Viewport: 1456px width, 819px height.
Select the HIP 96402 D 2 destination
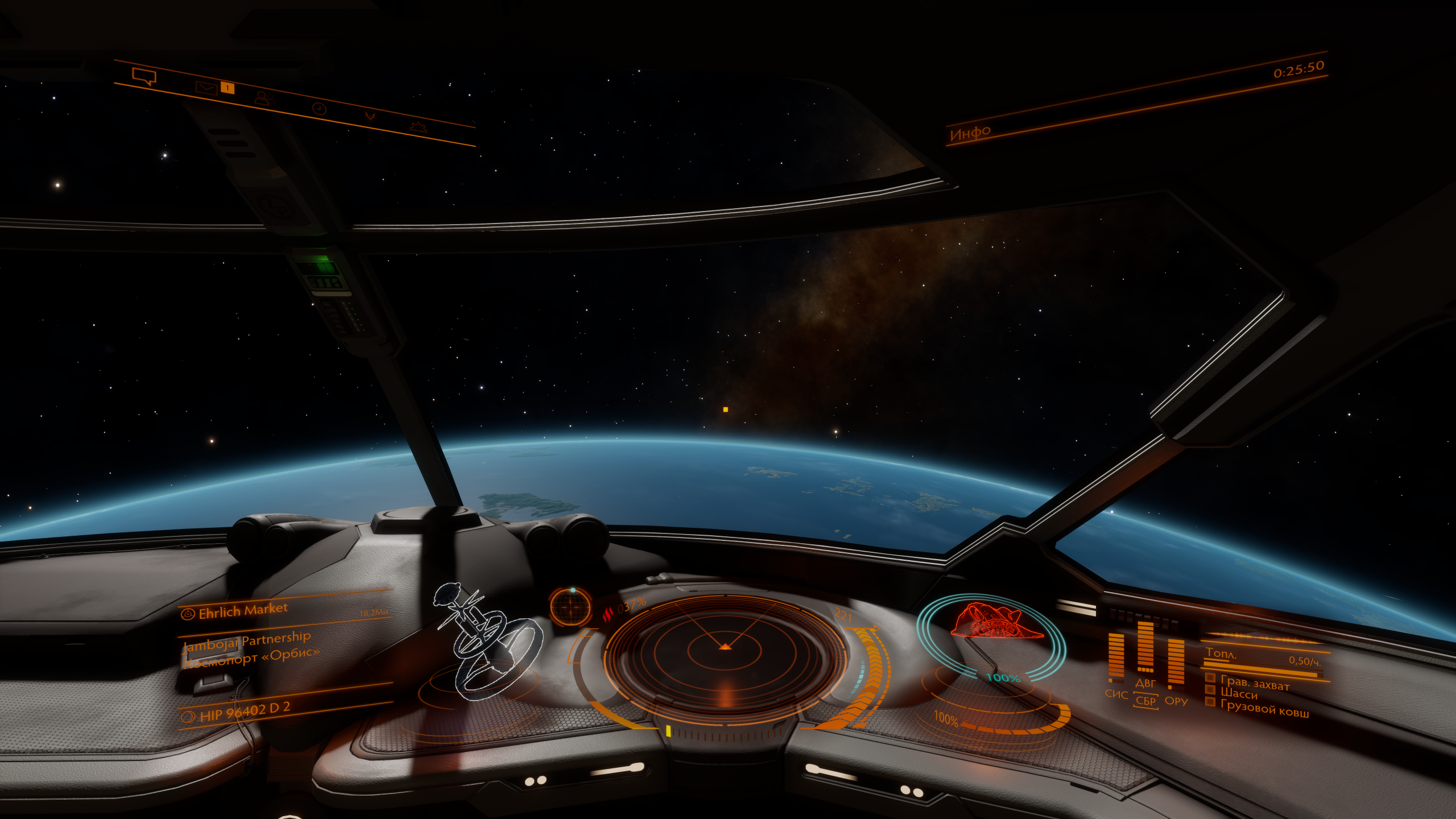click(x=245, y=711)
